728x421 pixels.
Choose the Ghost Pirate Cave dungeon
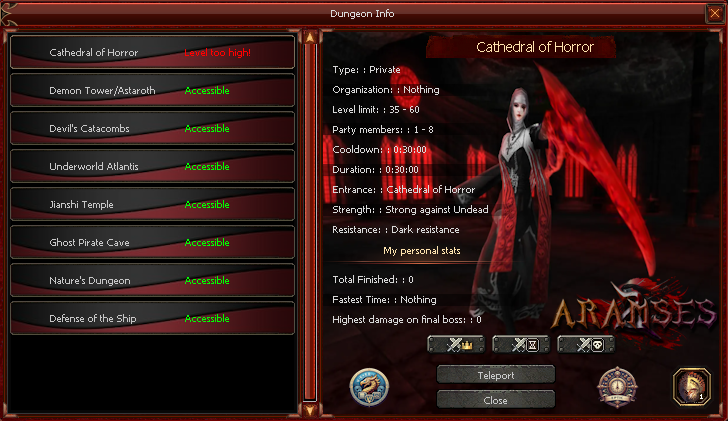(x=152, y=243)
